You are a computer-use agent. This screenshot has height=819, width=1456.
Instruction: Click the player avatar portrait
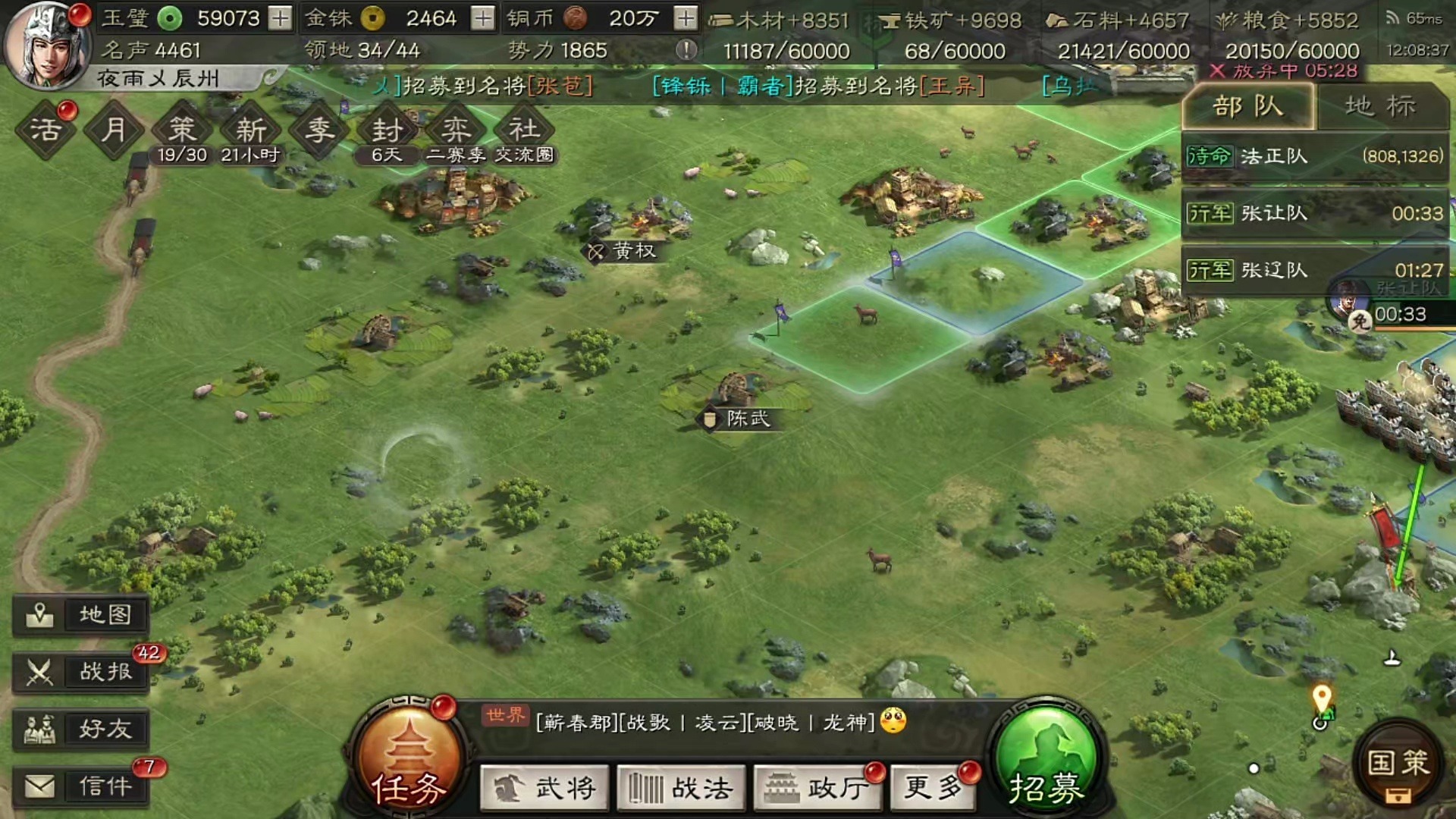47,44
